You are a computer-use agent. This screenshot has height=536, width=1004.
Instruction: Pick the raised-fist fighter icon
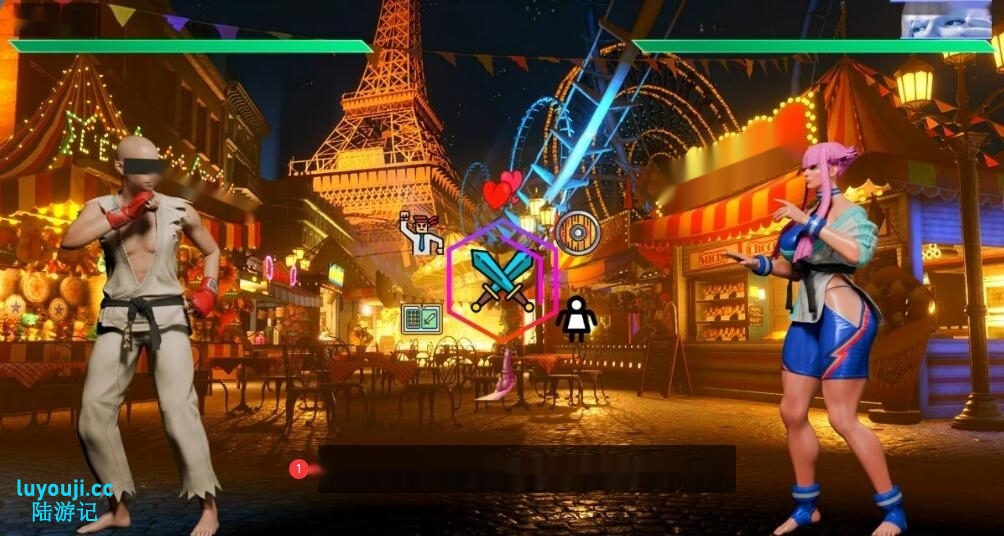pyautogui.click(x=421, y=232)
